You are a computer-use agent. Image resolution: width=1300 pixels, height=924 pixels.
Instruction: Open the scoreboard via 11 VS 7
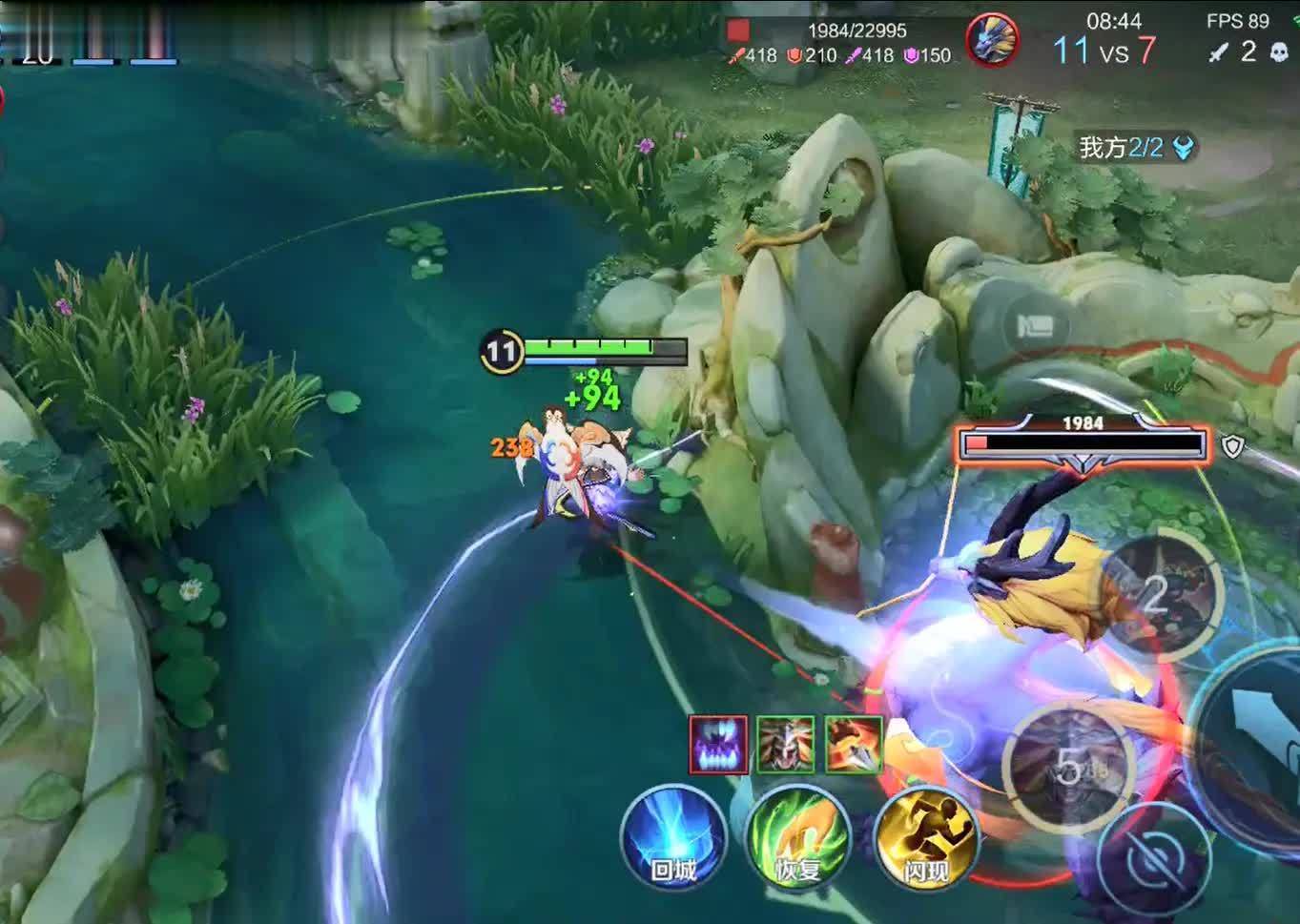pyautogui.click(x=1104, y=50)
